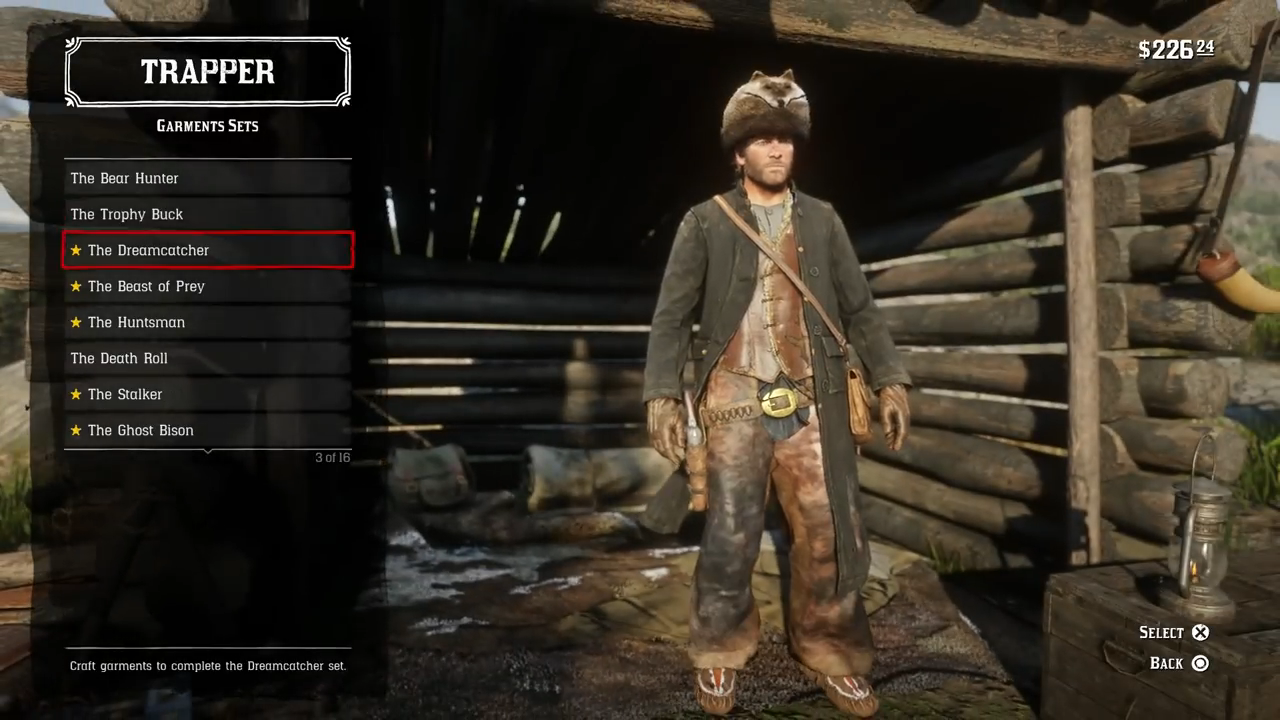Select The Beast of Prey entry
Image resolution: width=1280 pixels, height=720 pixels.
pos(207,286)
